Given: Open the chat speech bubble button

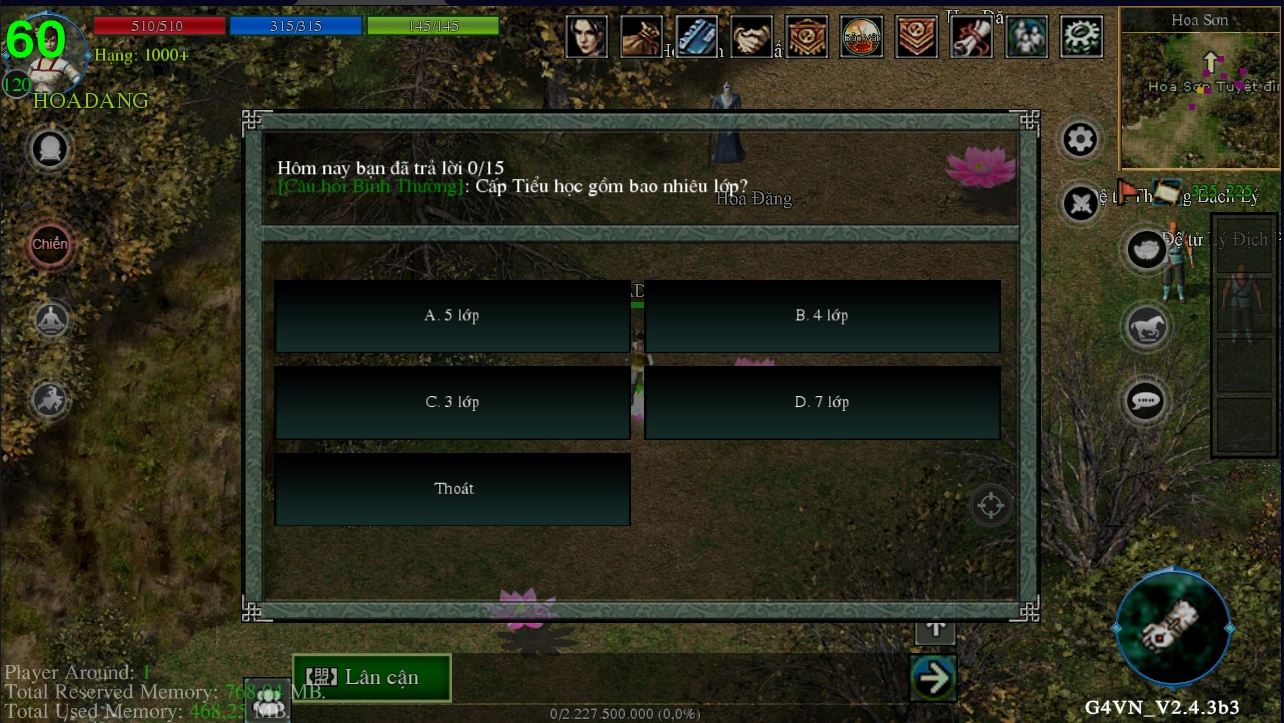Looking at the screenshot, I should click(x=1146, y=401).
